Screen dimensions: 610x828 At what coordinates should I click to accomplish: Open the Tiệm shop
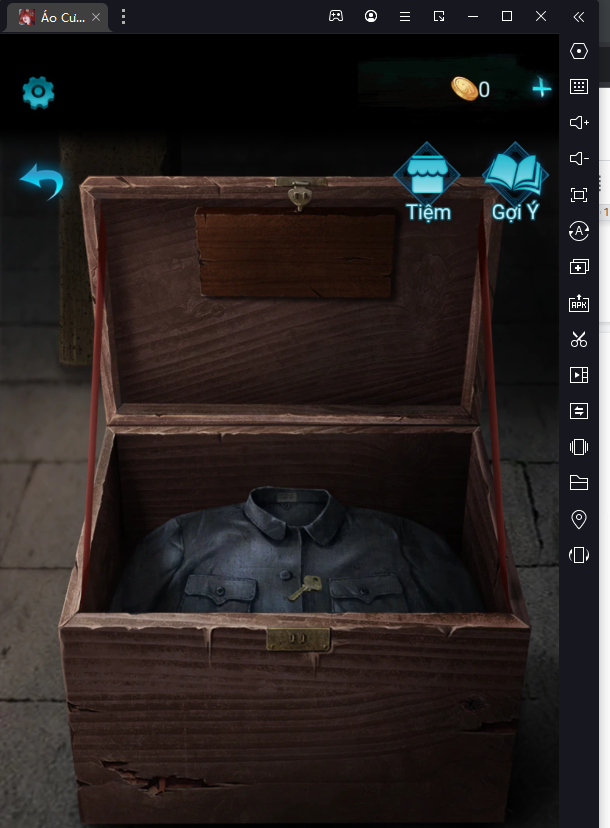click(x=427, y=181)
